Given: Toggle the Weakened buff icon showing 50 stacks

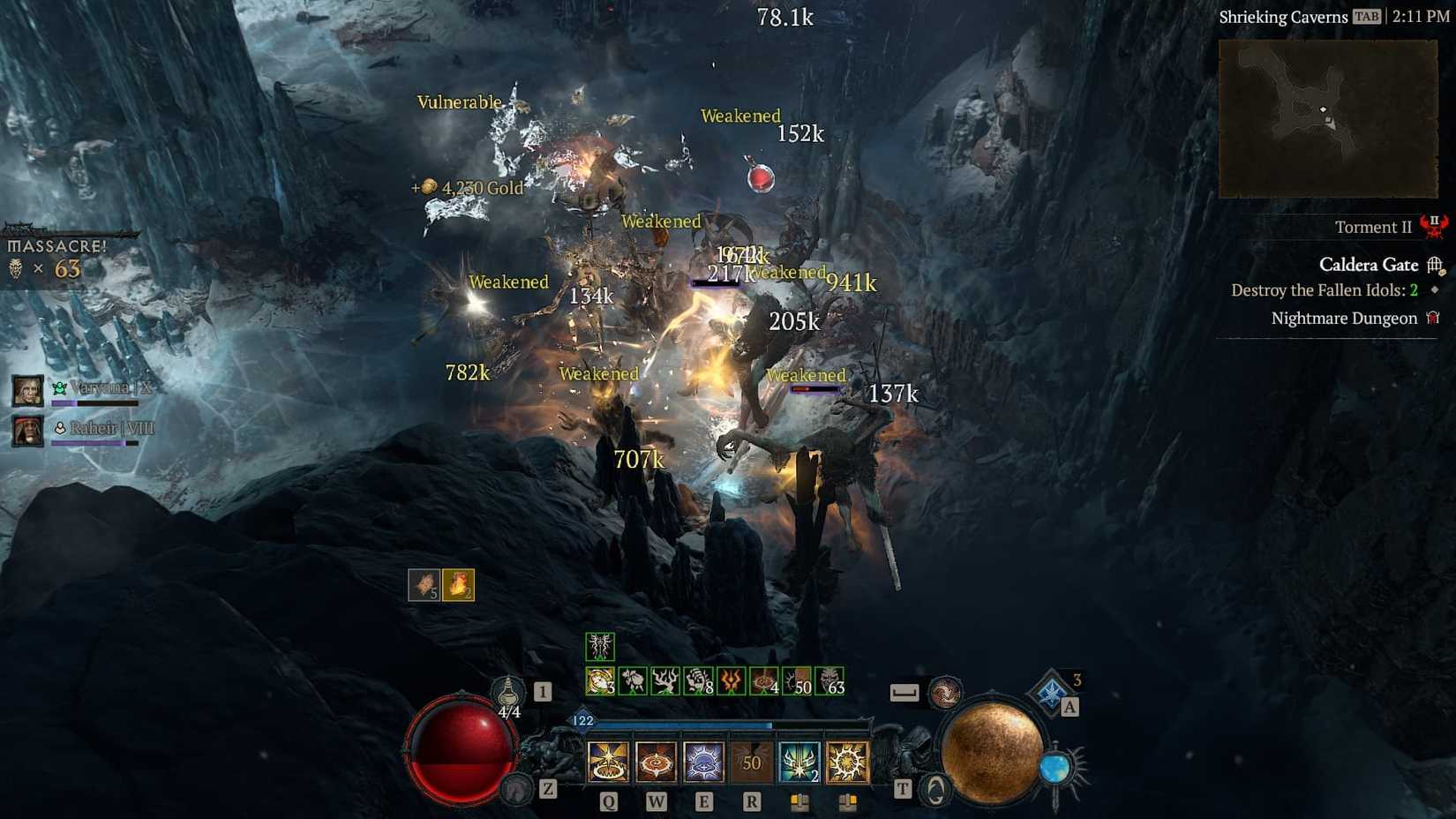Looking at the screenshot, I should (x=797, y=681).
